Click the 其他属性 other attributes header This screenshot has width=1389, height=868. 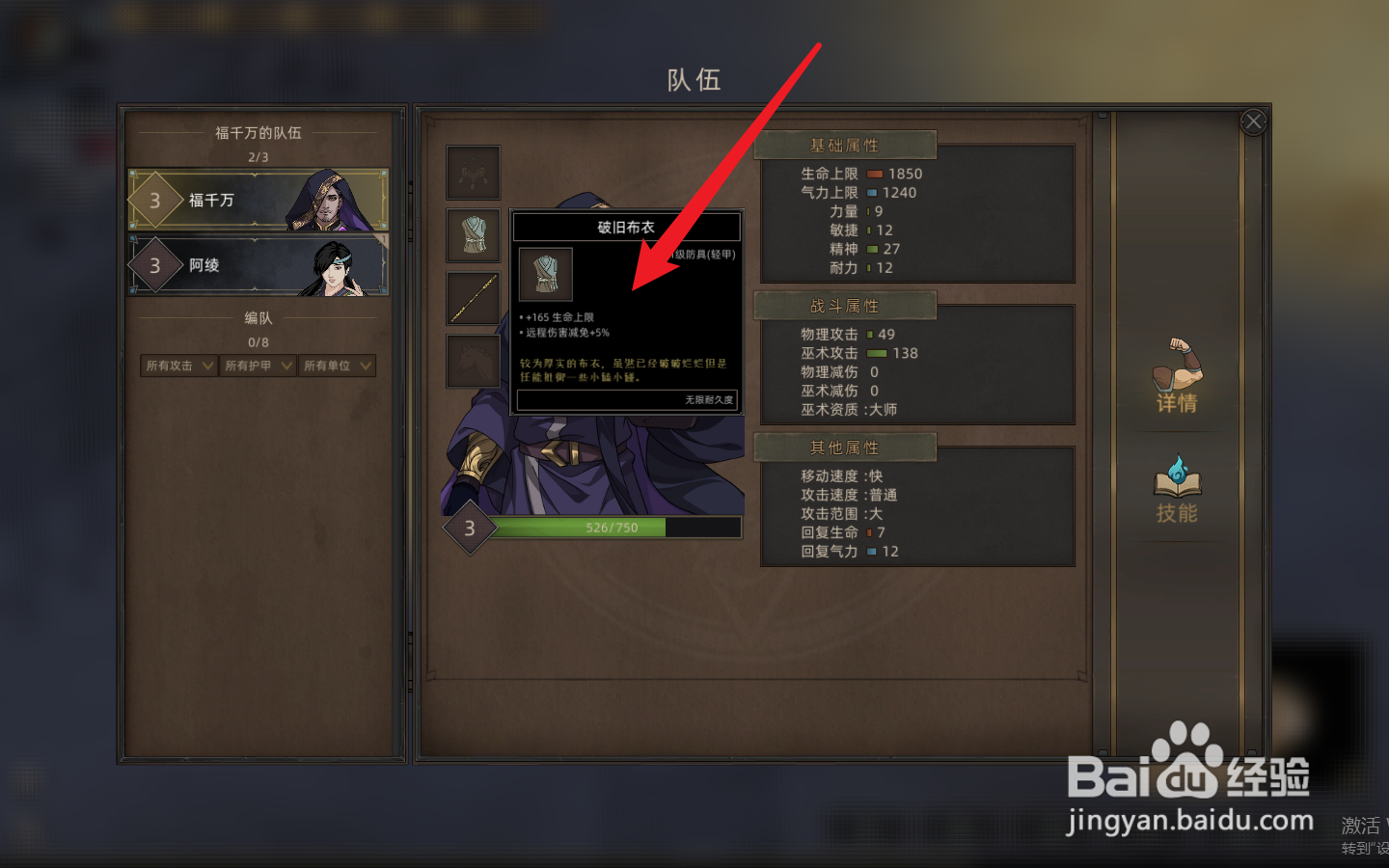[847, 447]
